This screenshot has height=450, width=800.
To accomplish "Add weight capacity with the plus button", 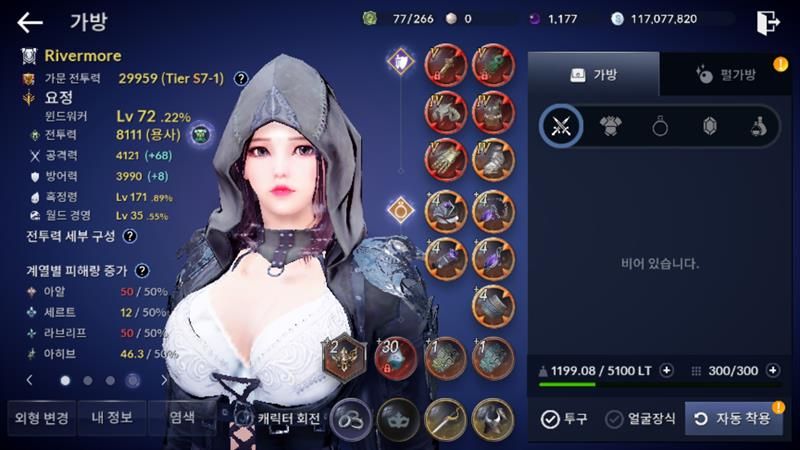I will pos(667,370).
